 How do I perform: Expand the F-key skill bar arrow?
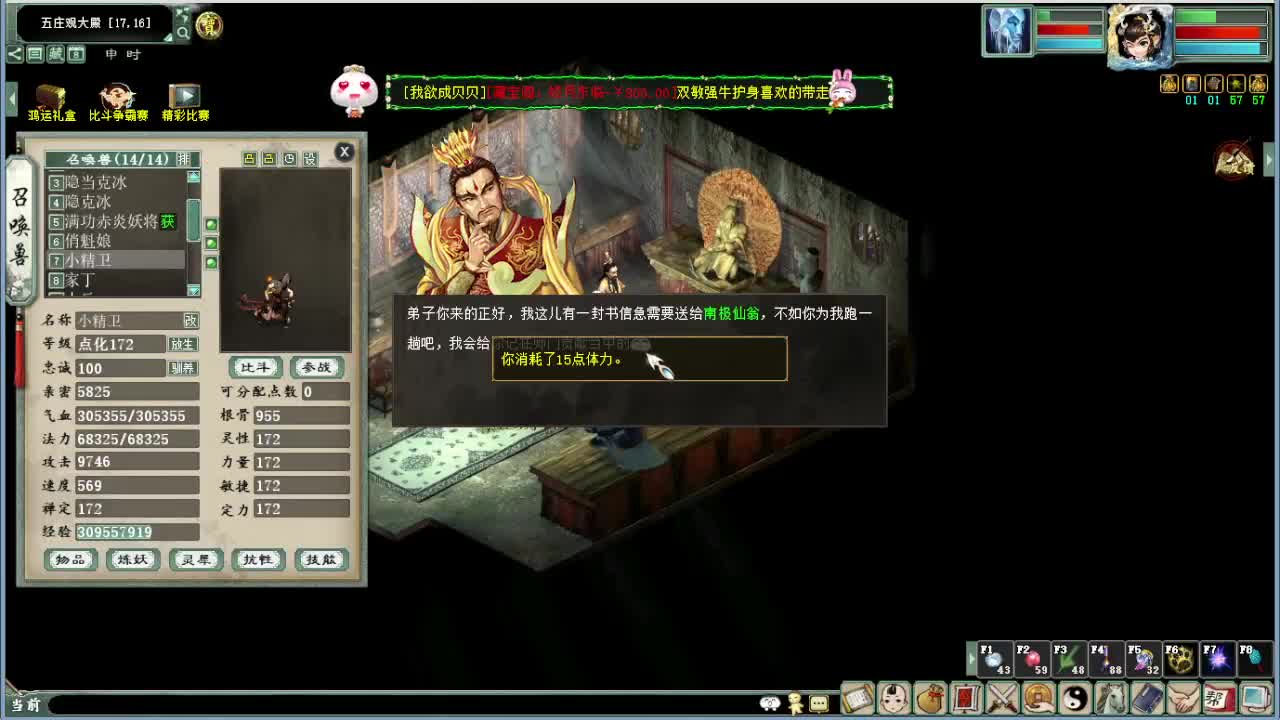[x=971, y=659]
